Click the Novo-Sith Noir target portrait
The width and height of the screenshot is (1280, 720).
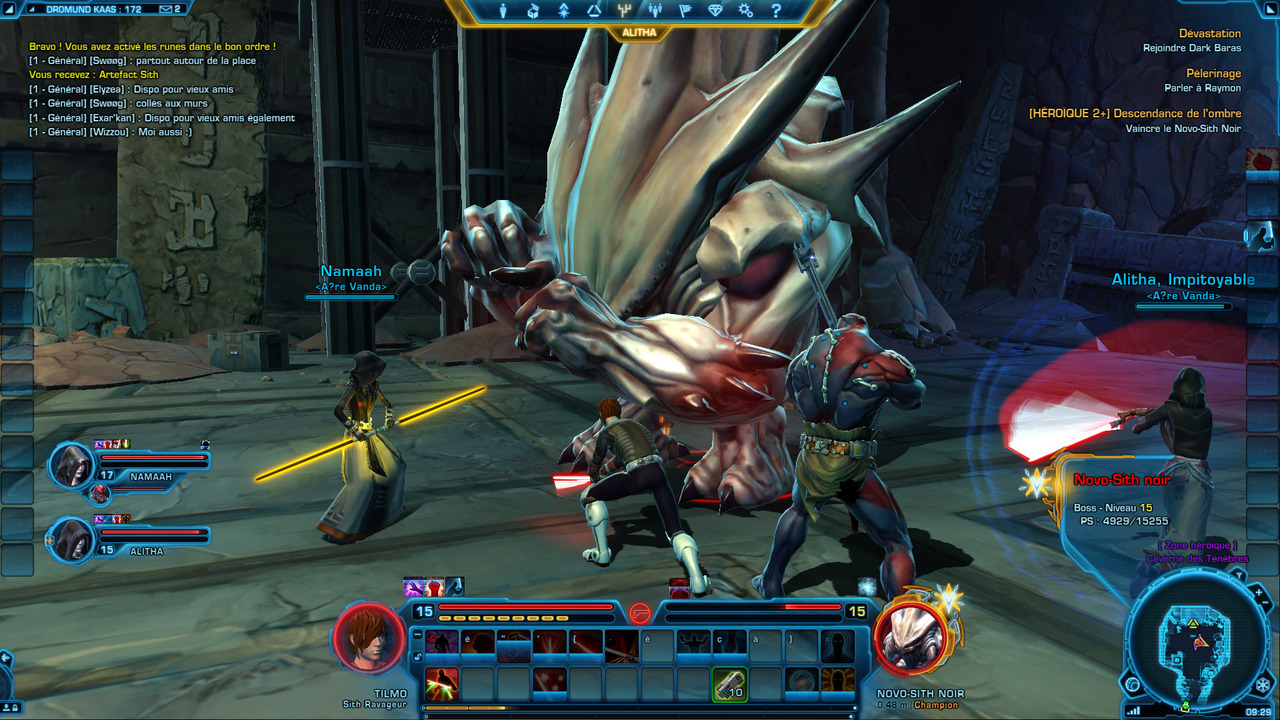(x=911, y=637)
